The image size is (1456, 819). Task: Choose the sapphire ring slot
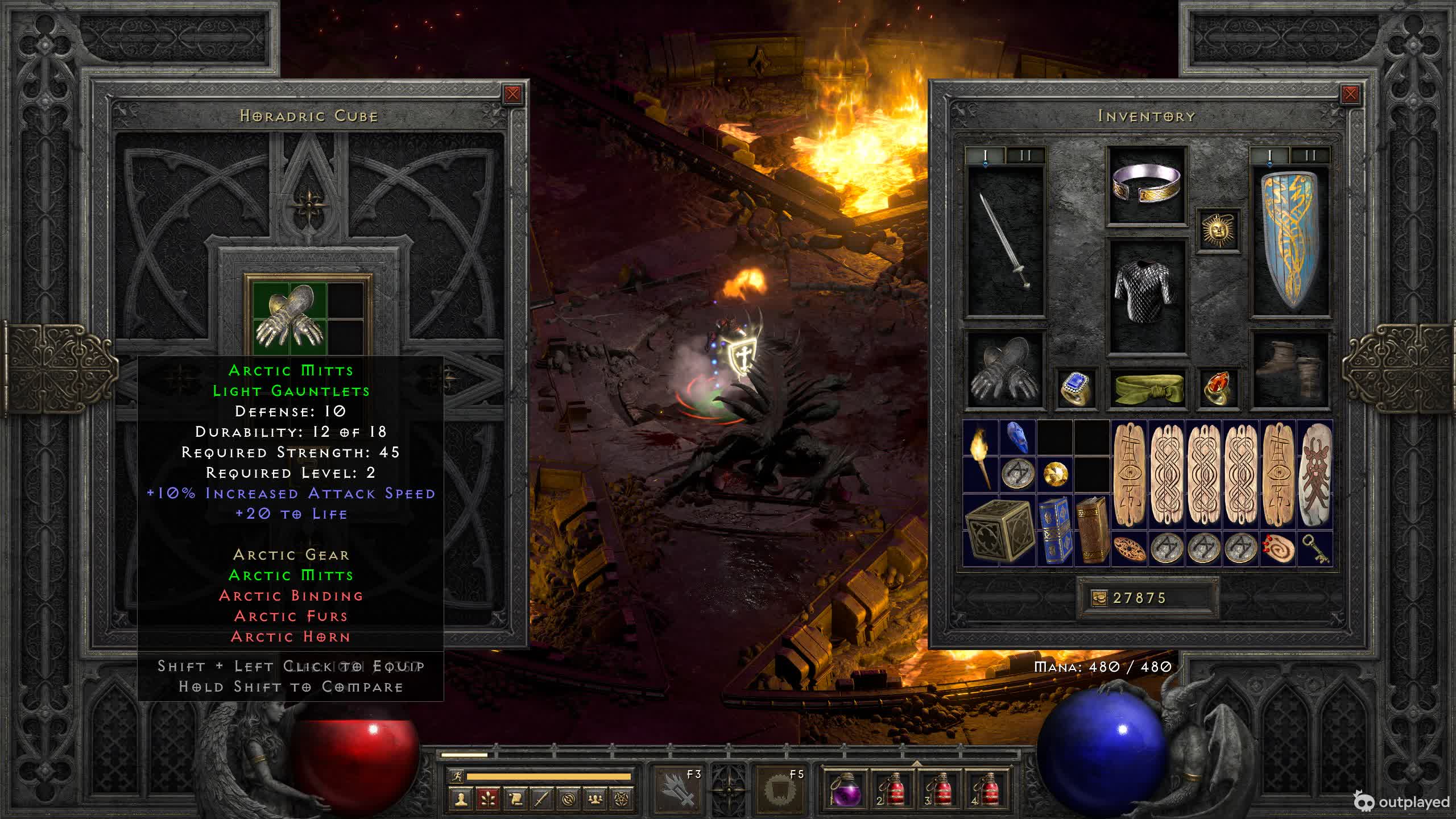point(1076,388)
